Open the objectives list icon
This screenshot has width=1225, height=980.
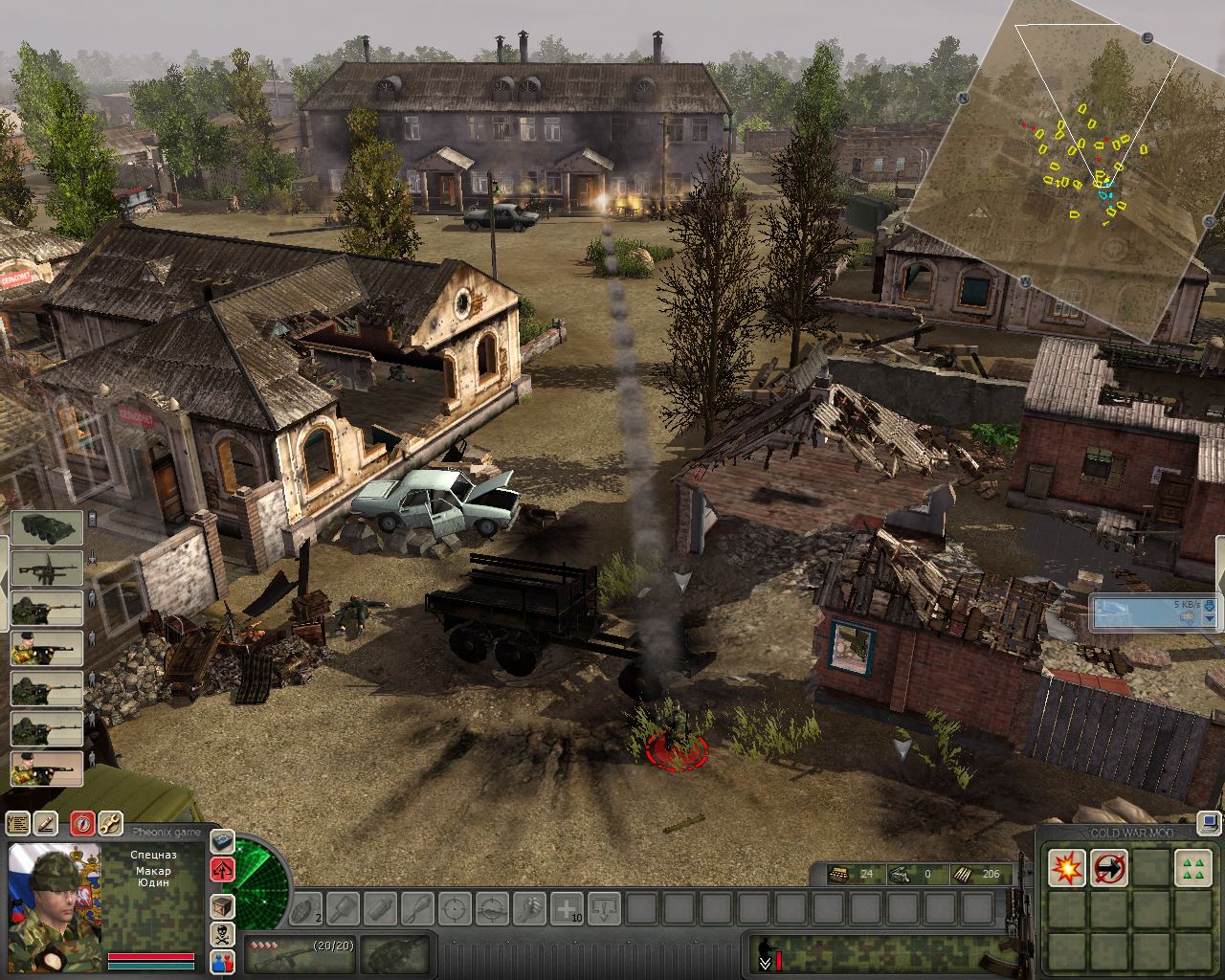pos(17,823)
